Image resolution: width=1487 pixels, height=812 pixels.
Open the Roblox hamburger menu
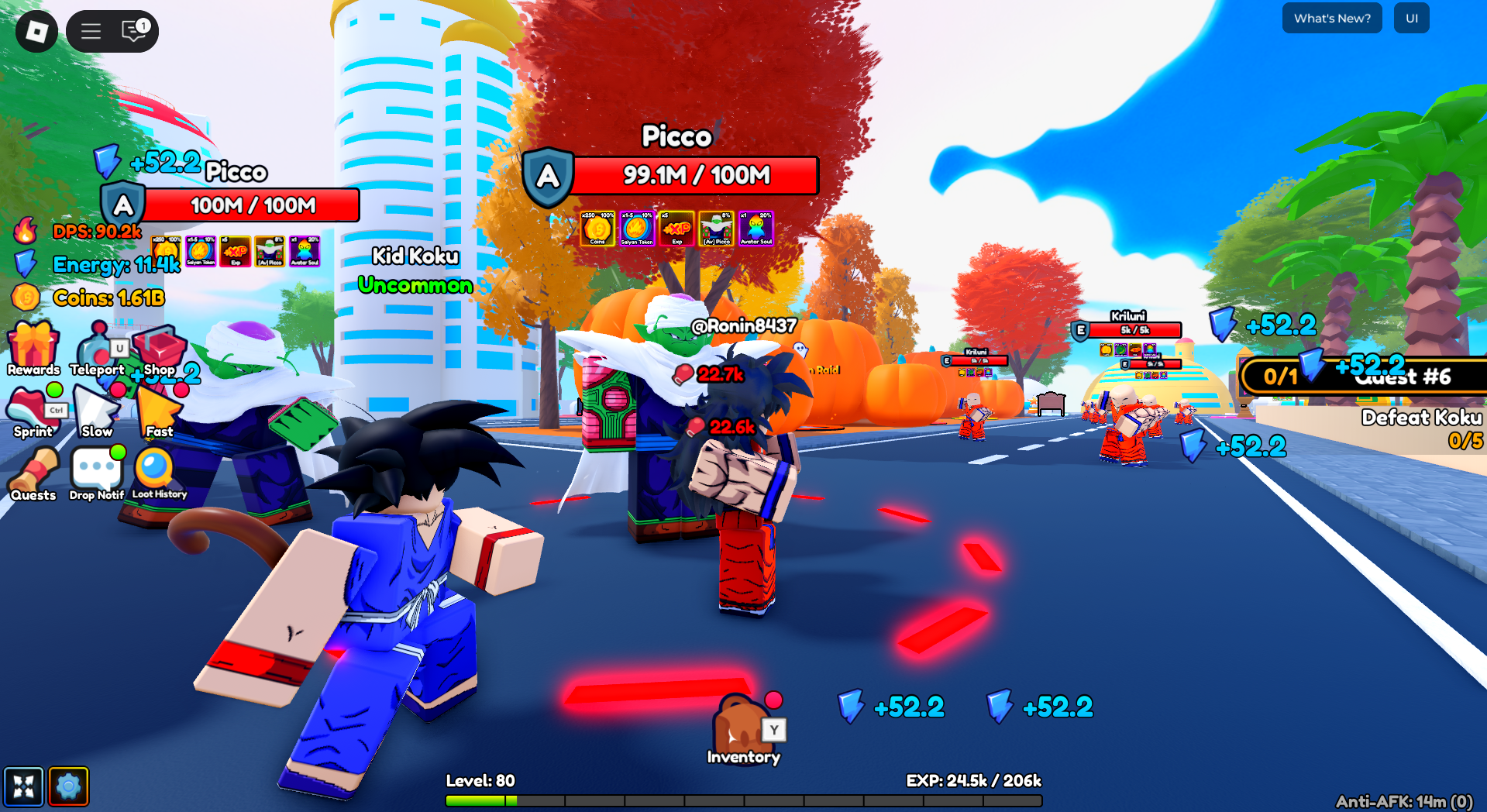[90, 31]
